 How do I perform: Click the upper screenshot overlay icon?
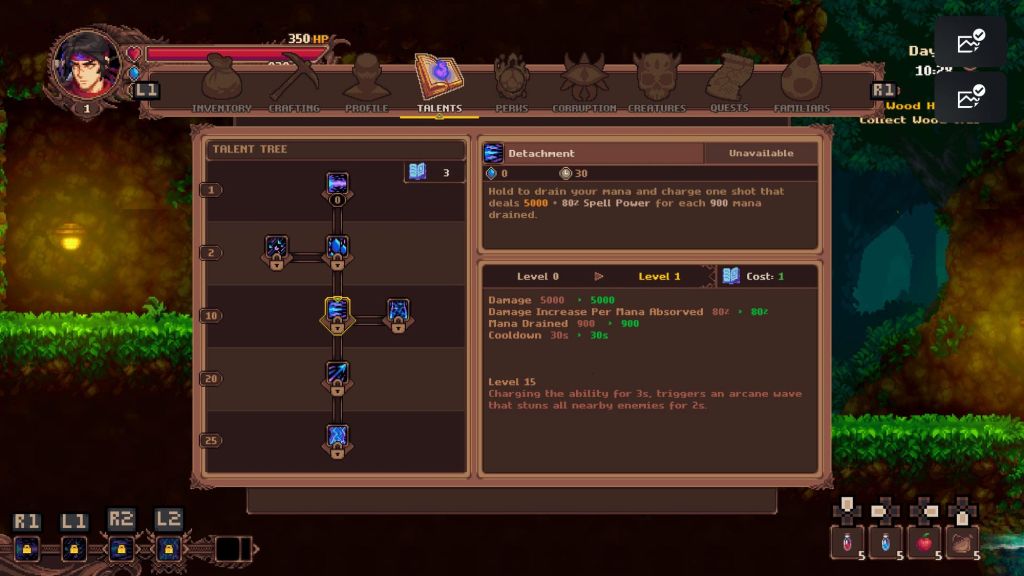coord(970,42)
